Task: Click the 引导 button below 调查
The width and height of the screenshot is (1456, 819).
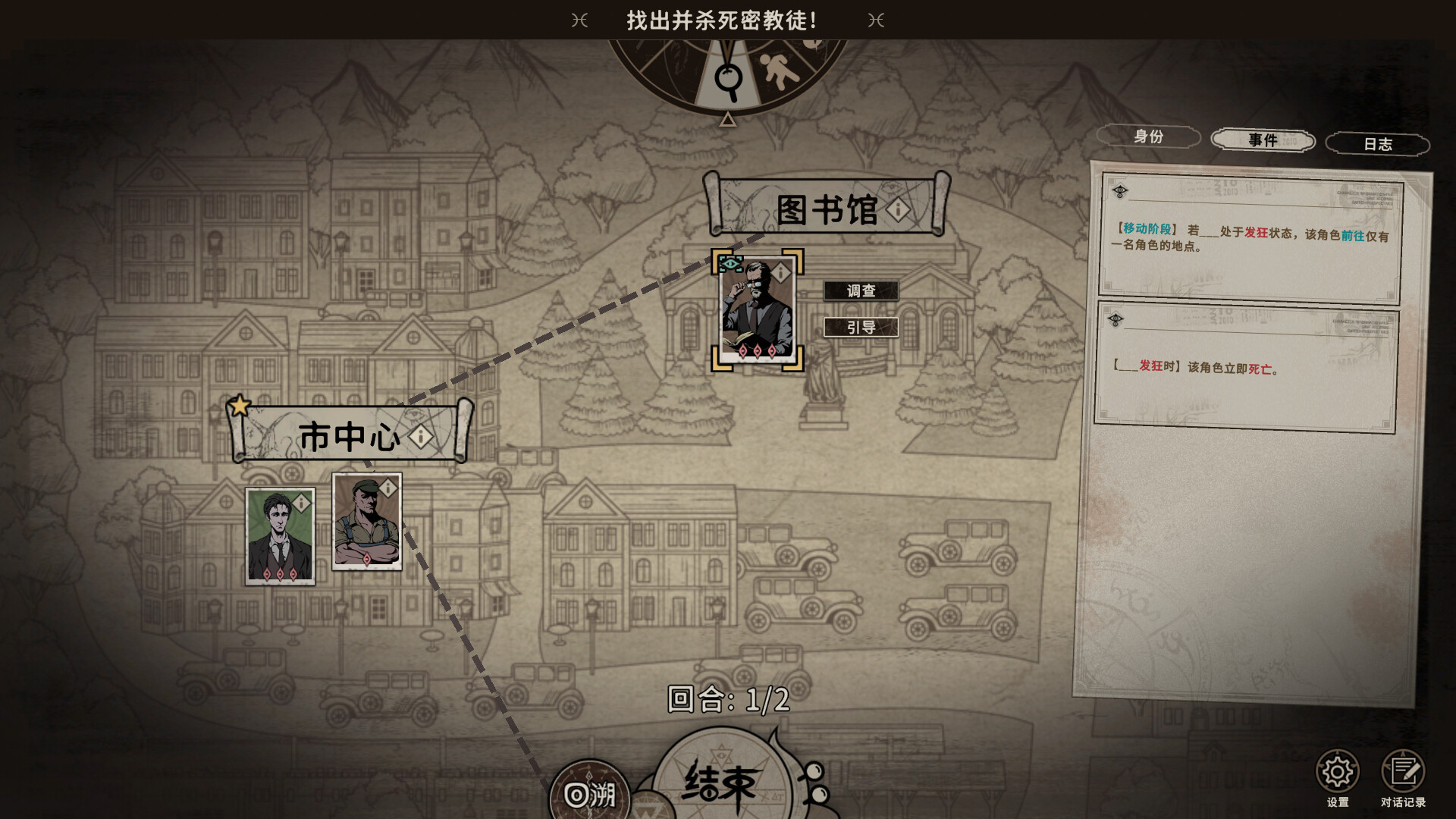Action: point(861,328)
